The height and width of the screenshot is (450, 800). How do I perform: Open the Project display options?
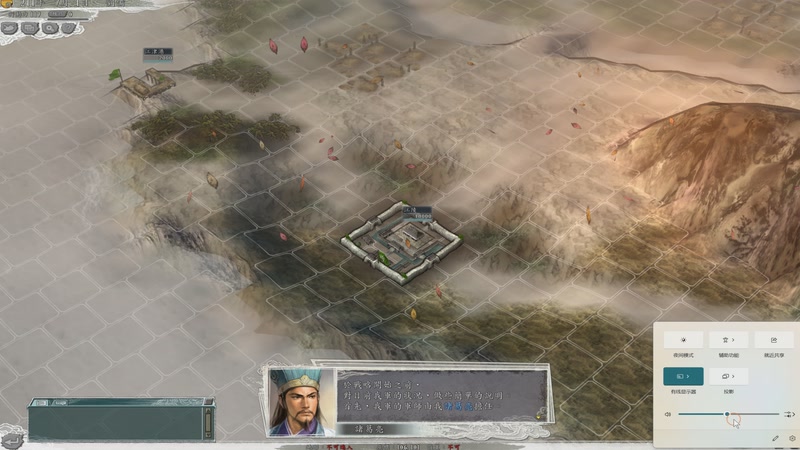click(727, 376)
